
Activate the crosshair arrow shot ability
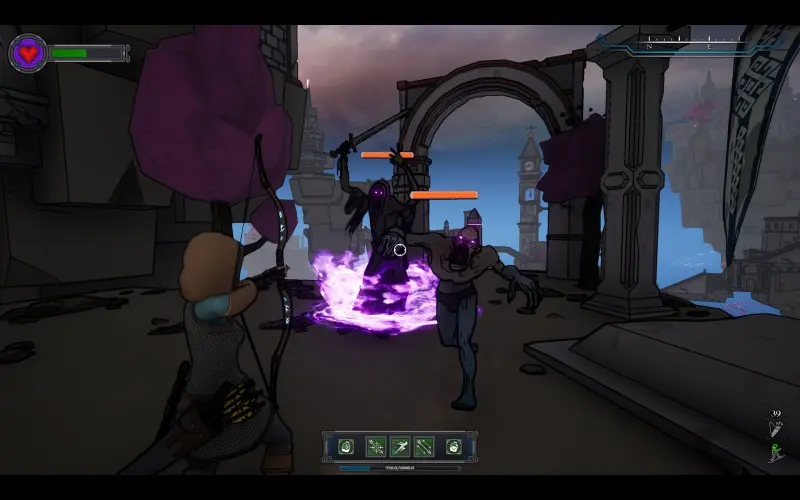click(x=375, y=447)
